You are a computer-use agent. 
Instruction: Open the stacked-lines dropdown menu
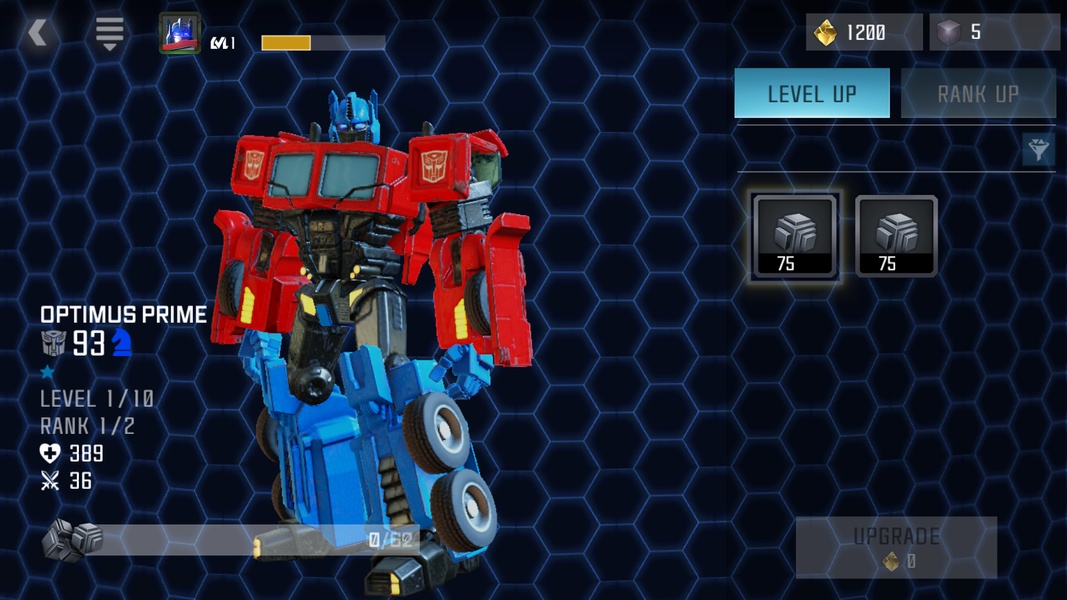pos(109,34)
